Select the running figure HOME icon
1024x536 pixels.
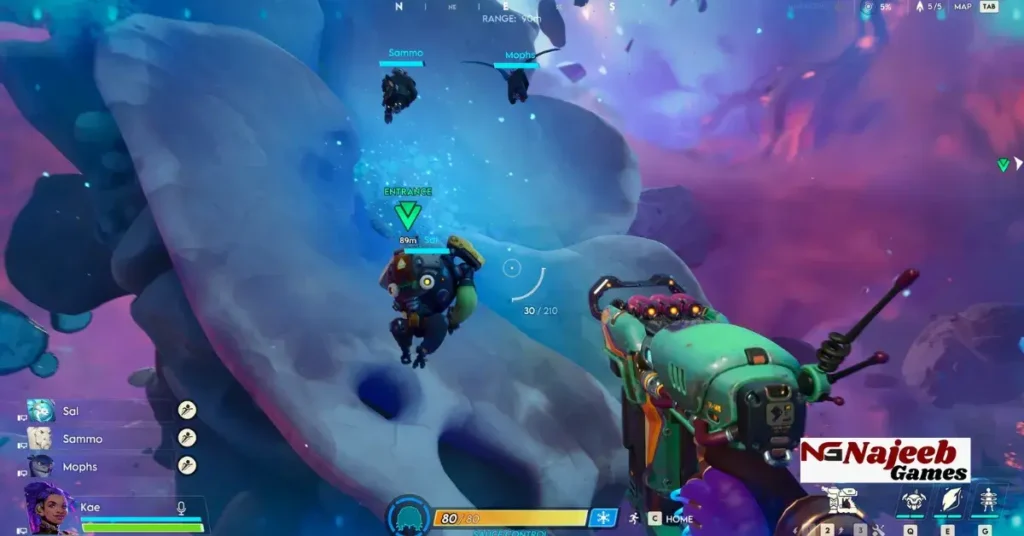(x=632, y=518)
